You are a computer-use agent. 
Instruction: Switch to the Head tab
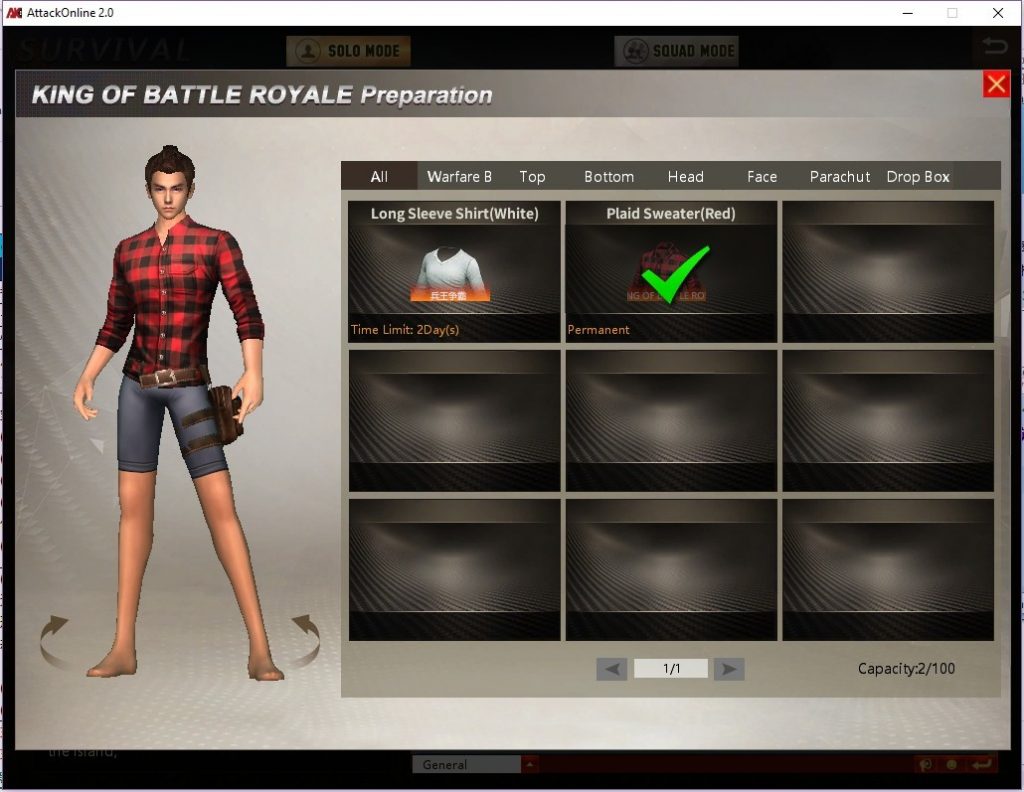click(x=686, y=177)
